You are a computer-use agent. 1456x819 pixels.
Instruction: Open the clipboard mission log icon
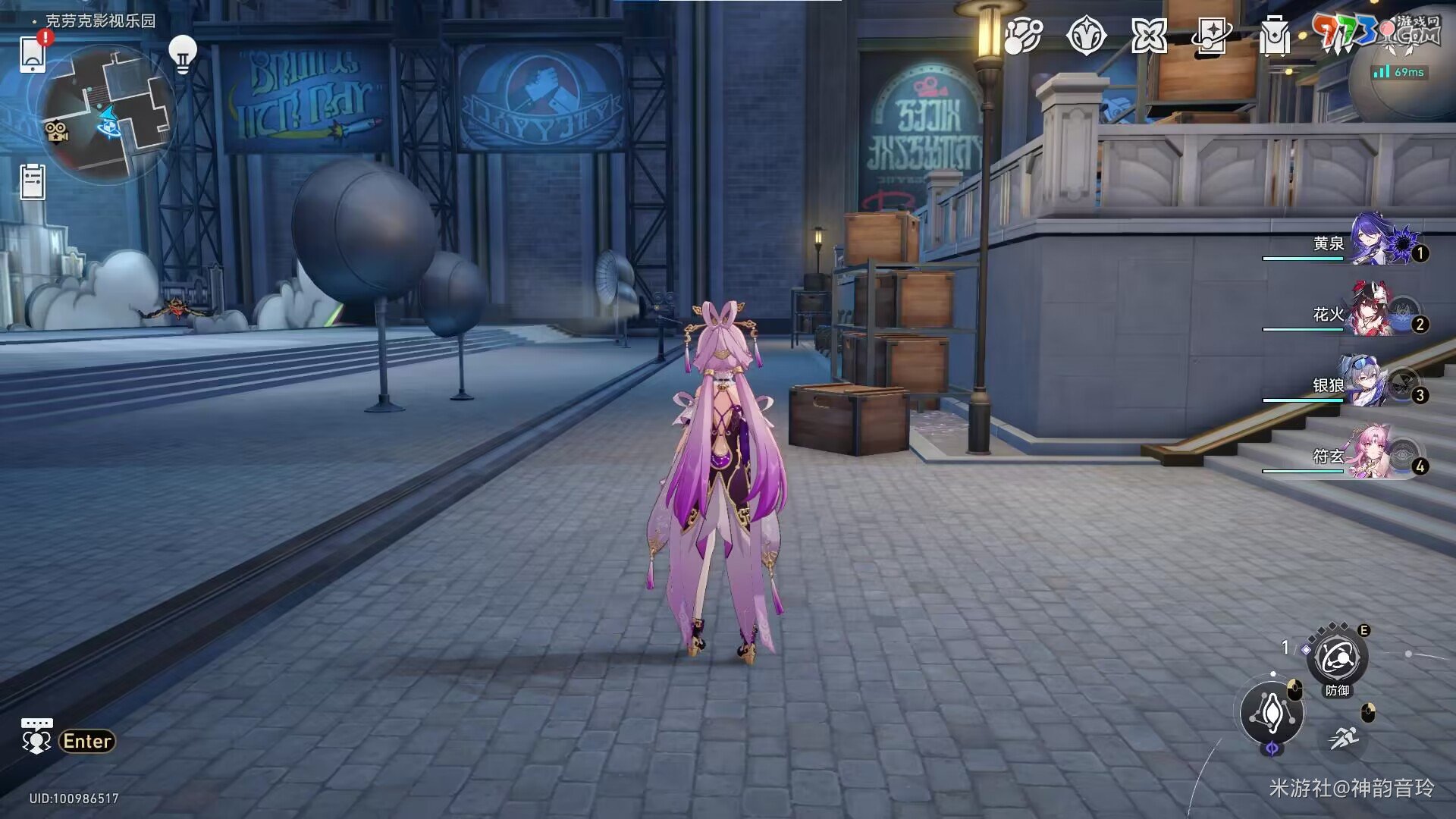click(33, 182)
